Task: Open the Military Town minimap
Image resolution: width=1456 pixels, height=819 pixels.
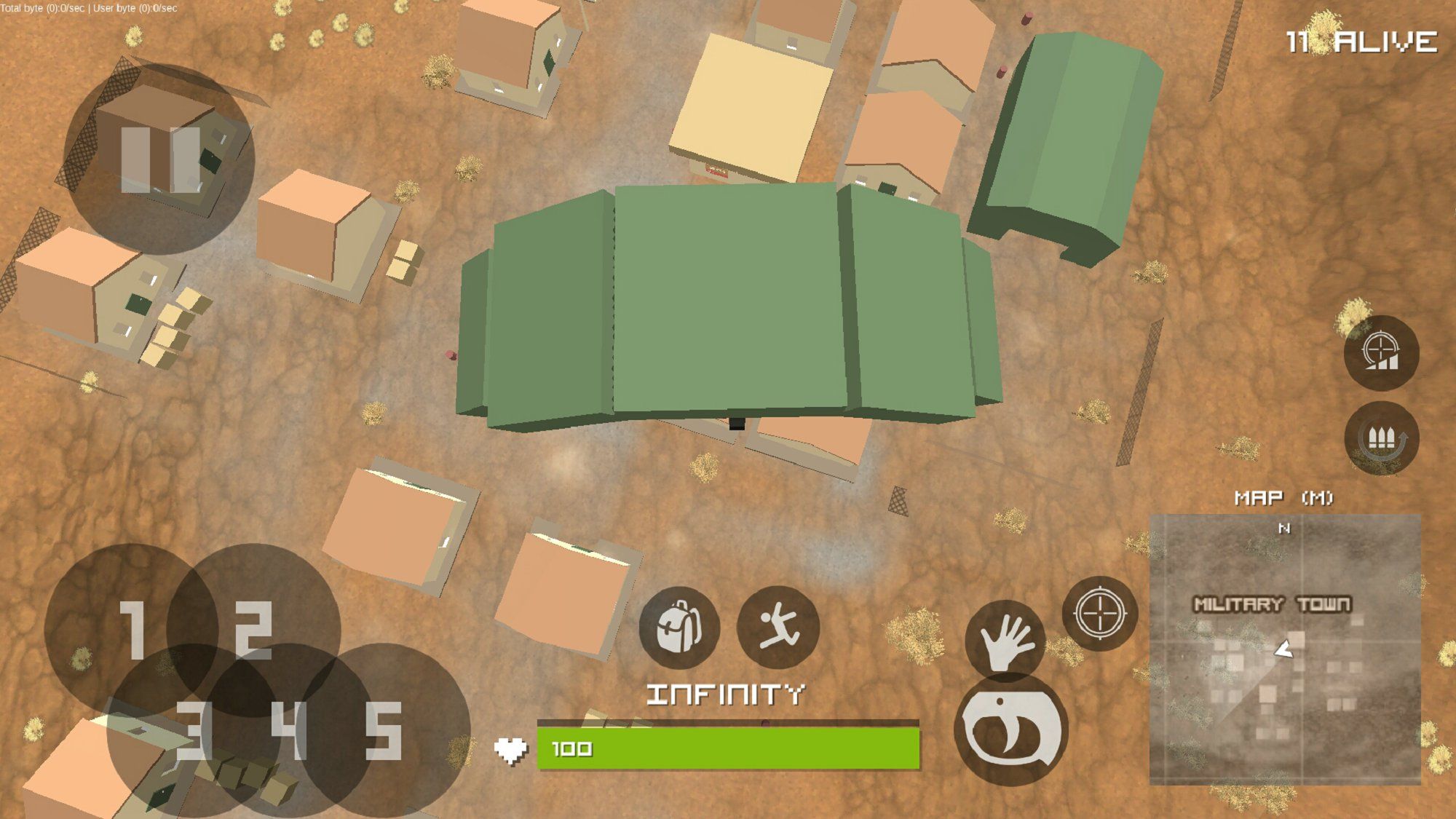Action: coord(1285,649)
